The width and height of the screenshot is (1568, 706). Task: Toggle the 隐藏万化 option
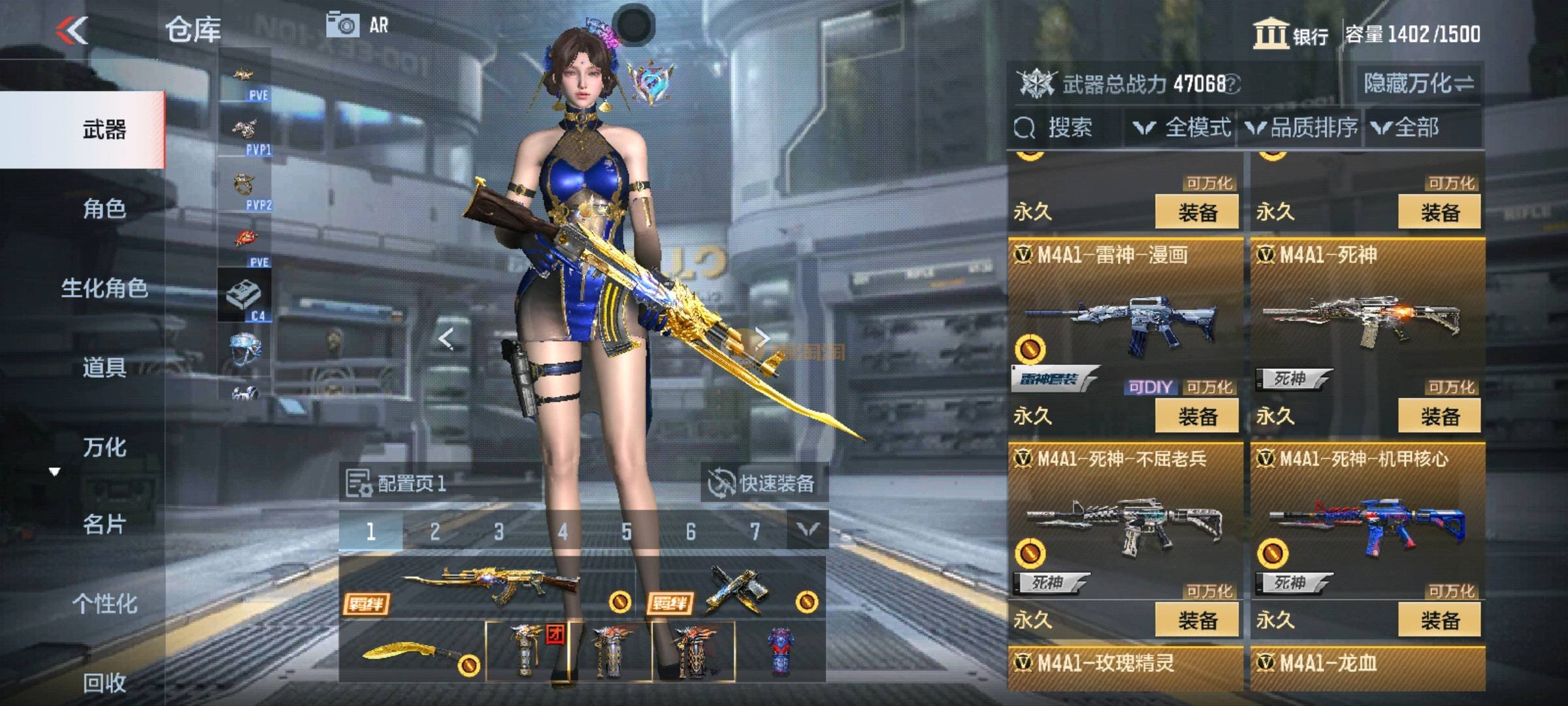click(1418, 84)
